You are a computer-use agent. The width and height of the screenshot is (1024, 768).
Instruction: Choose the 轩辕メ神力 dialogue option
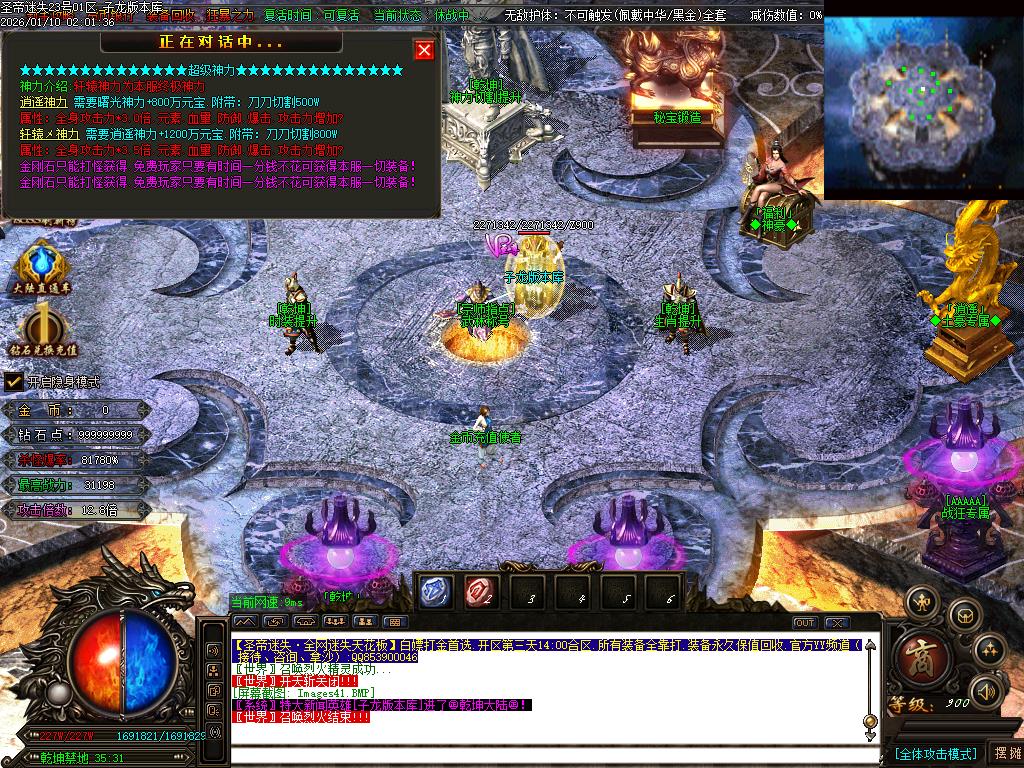pyautogui.click(x=50, y=133)
